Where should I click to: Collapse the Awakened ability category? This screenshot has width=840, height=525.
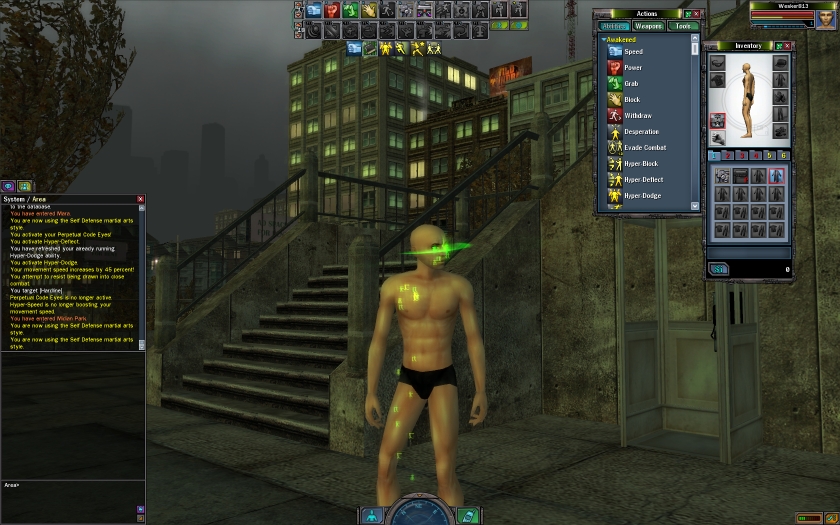[x=603, y=40]
